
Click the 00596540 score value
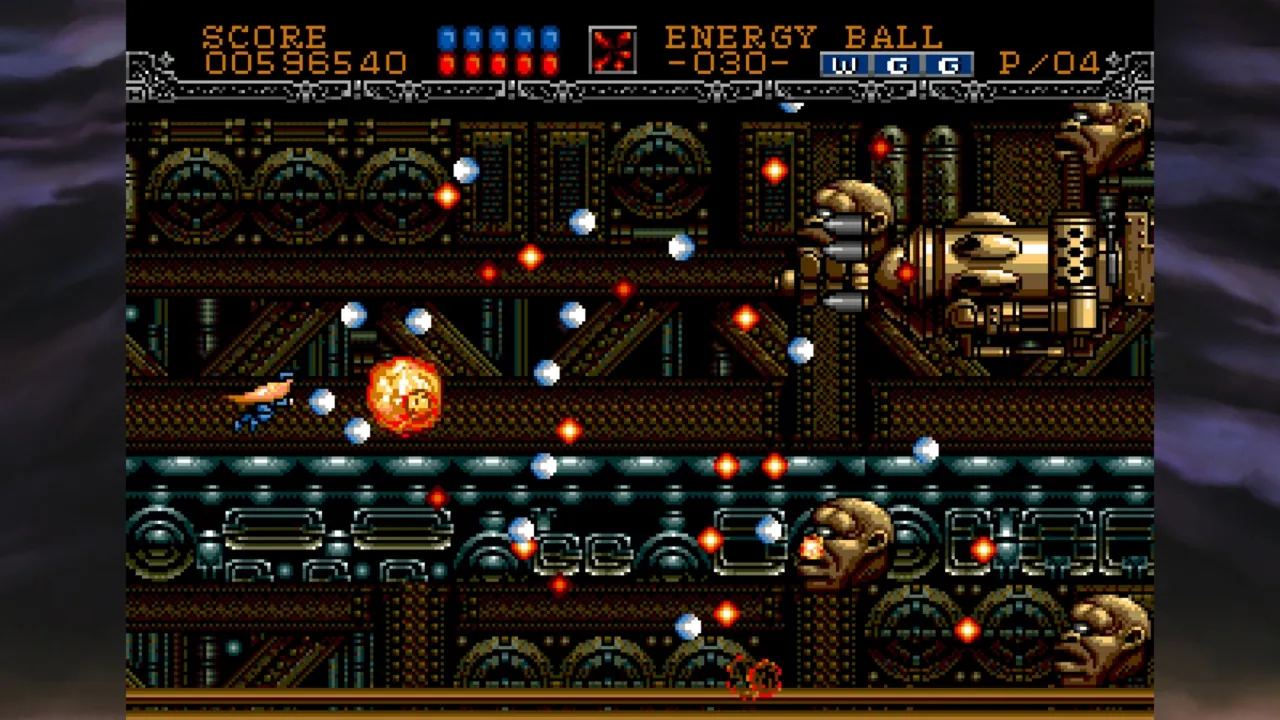tap(307, 64)
